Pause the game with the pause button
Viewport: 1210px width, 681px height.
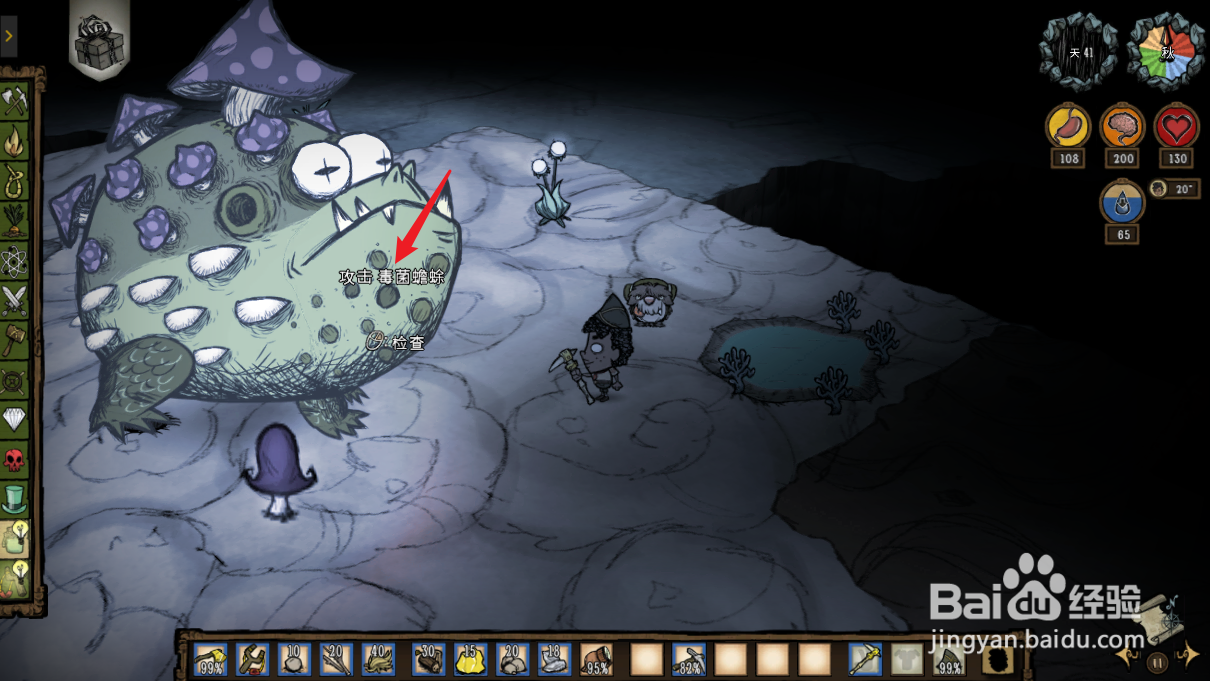[x=1157, y=662]
